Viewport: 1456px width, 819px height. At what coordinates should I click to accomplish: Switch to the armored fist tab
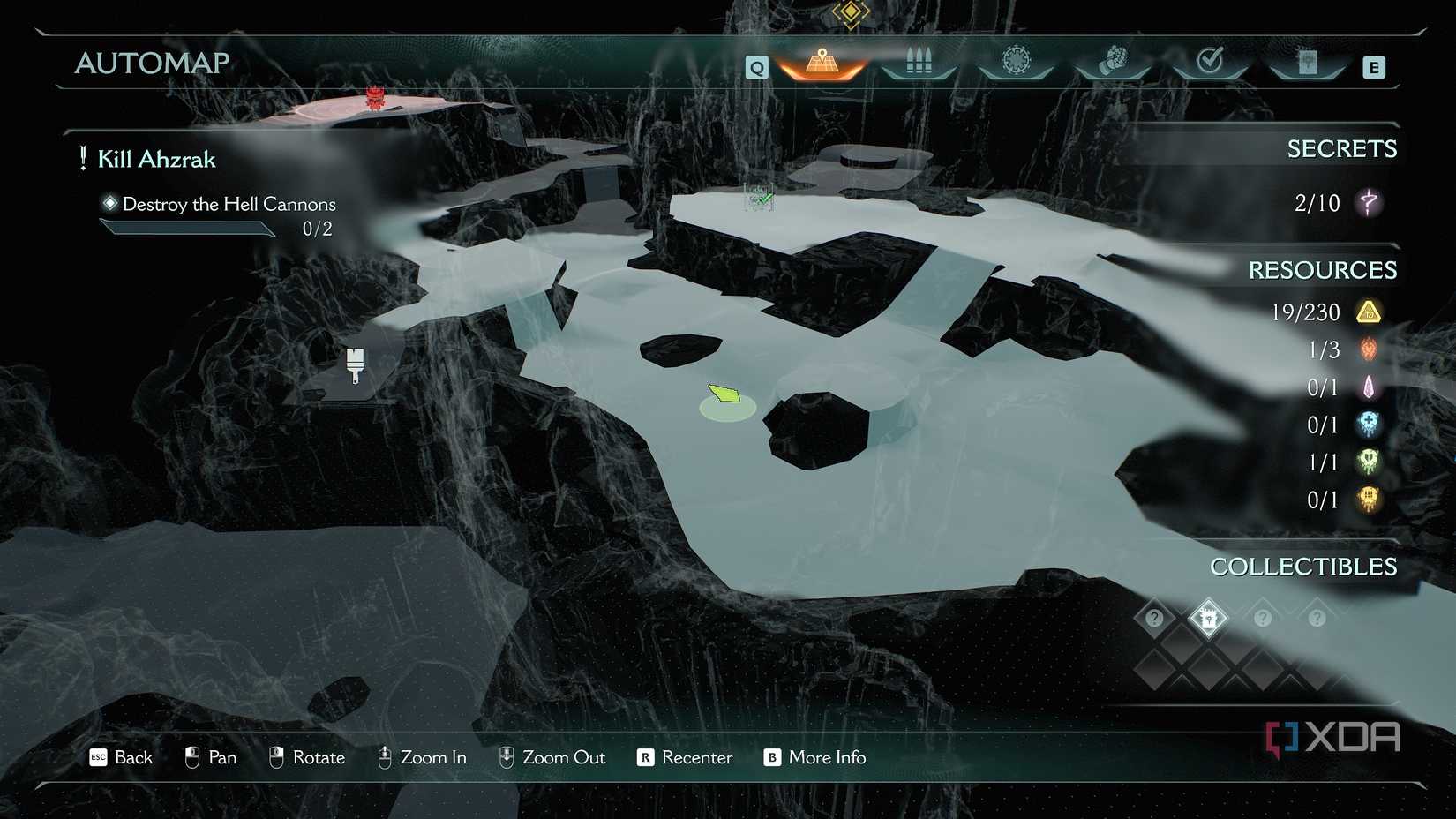click(1113, 63)
